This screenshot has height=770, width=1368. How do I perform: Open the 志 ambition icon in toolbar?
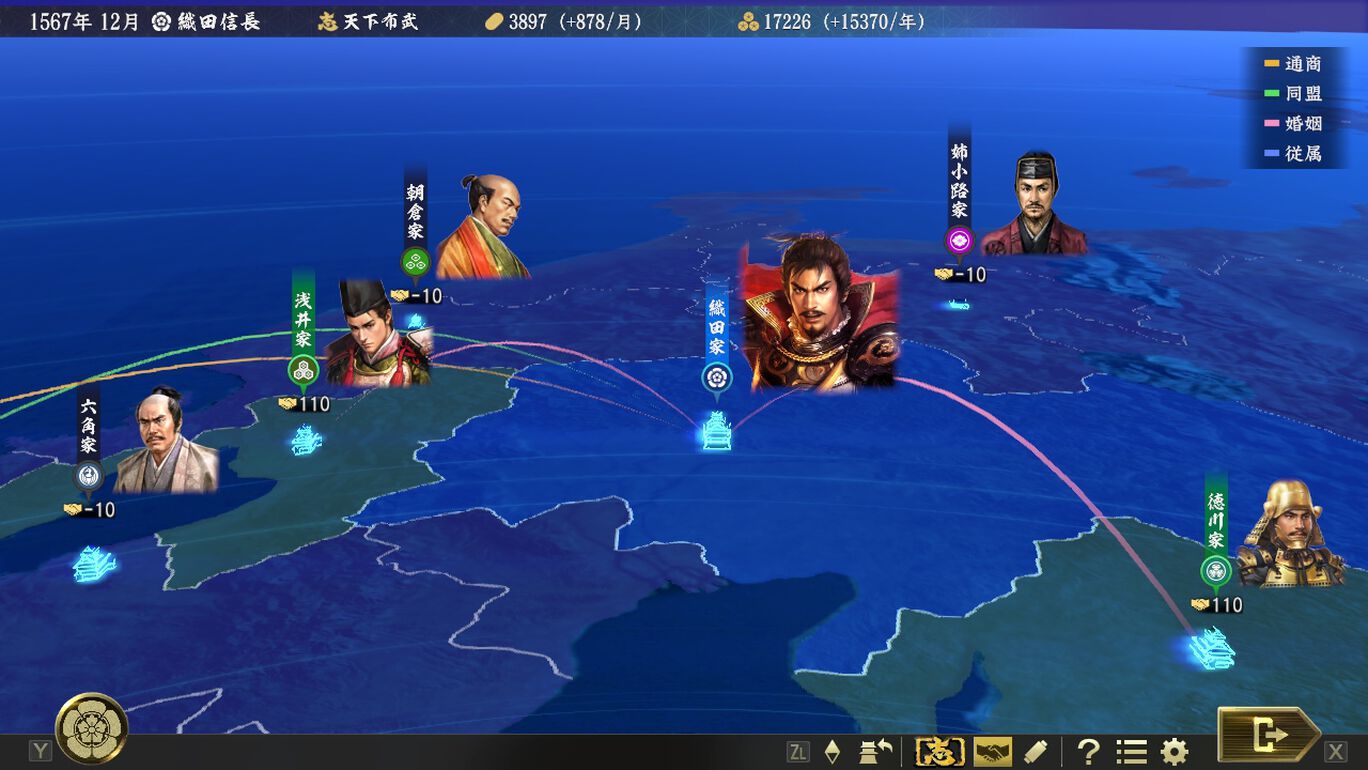point(940,752)
